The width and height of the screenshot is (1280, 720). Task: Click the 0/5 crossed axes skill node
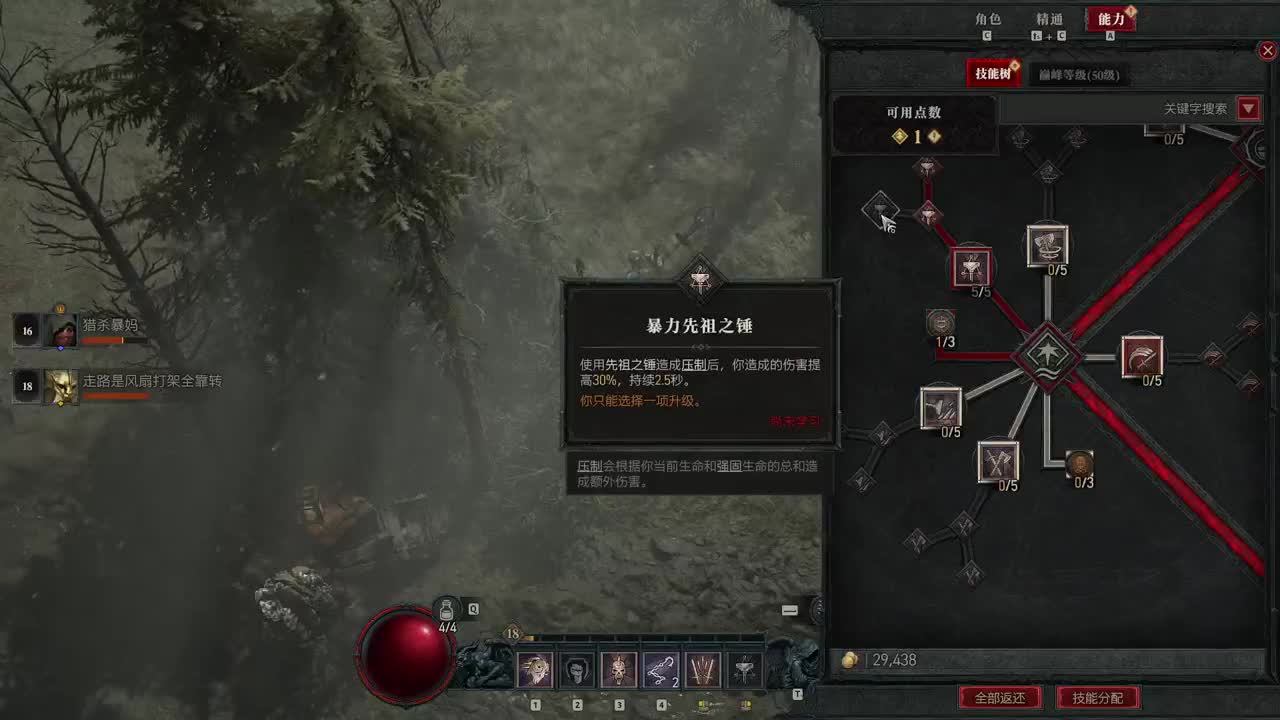[x=998, y=462]
